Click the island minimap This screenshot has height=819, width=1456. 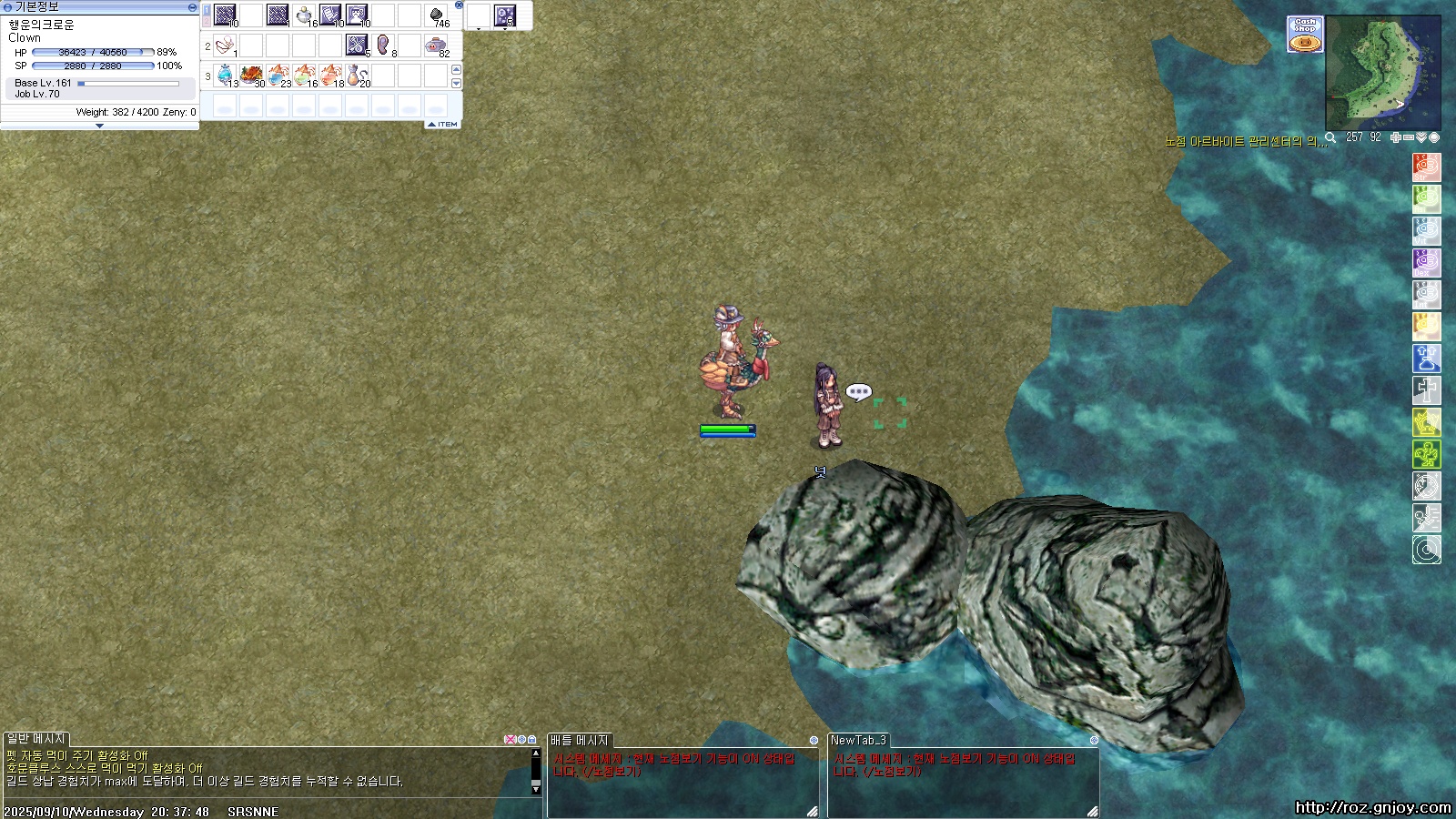(1382, 72)
